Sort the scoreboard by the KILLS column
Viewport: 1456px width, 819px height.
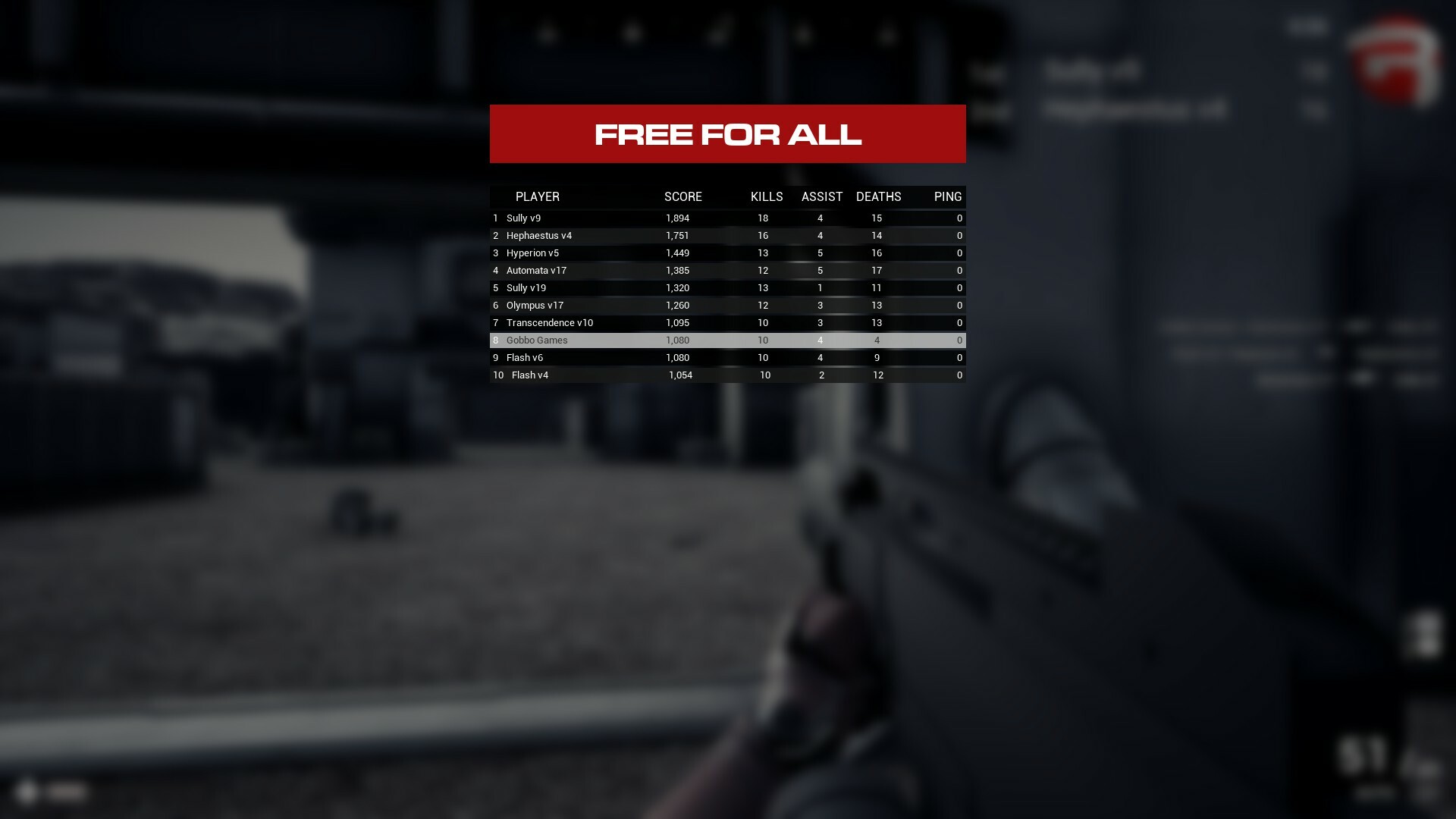point(765,196)
